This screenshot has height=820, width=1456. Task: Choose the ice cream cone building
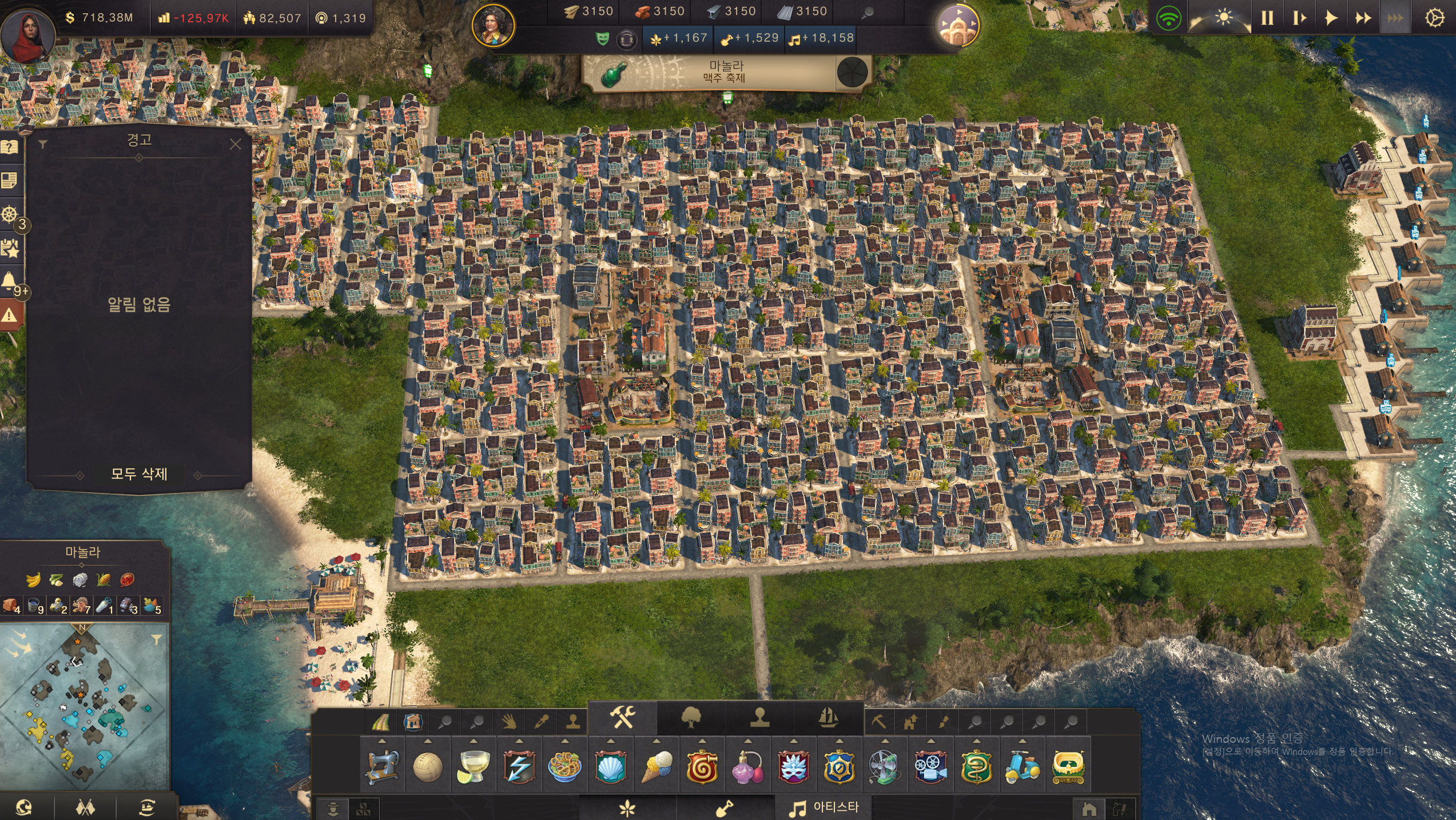[657, 766]
